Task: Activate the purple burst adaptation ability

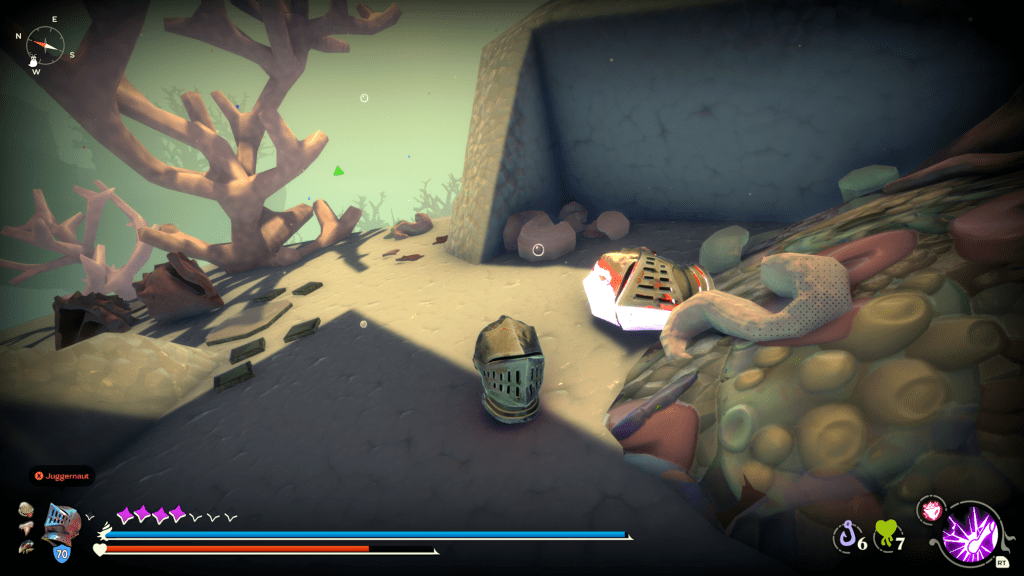Action: click(x=970, y=536)
